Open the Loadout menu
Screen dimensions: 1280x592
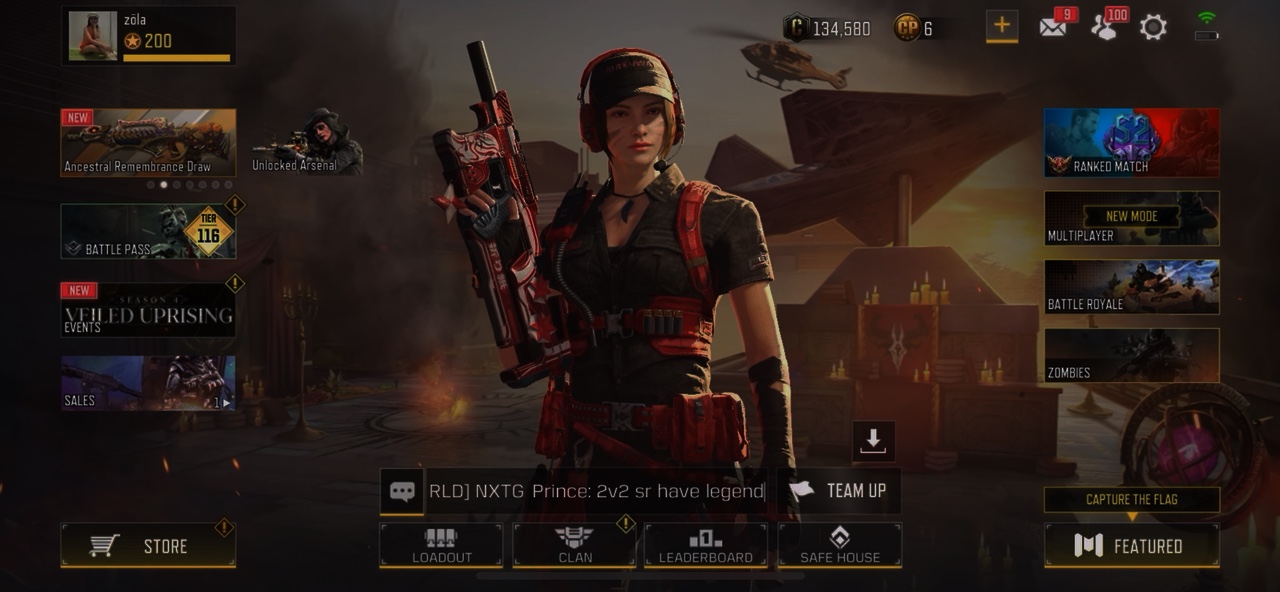pyautogui.click(x=441, y=545)
